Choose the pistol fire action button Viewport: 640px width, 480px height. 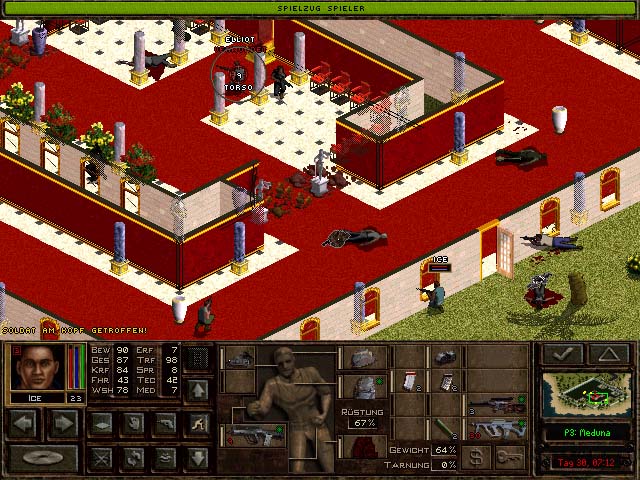pos(165,424)
